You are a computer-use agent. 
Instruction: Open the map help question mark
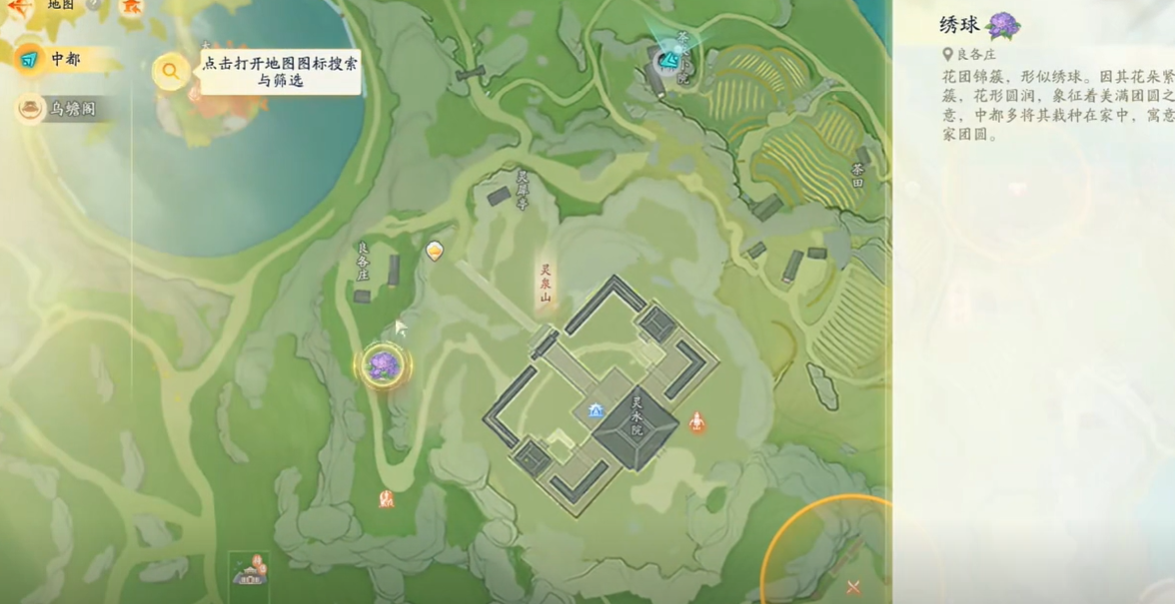(x=93, y=5)
